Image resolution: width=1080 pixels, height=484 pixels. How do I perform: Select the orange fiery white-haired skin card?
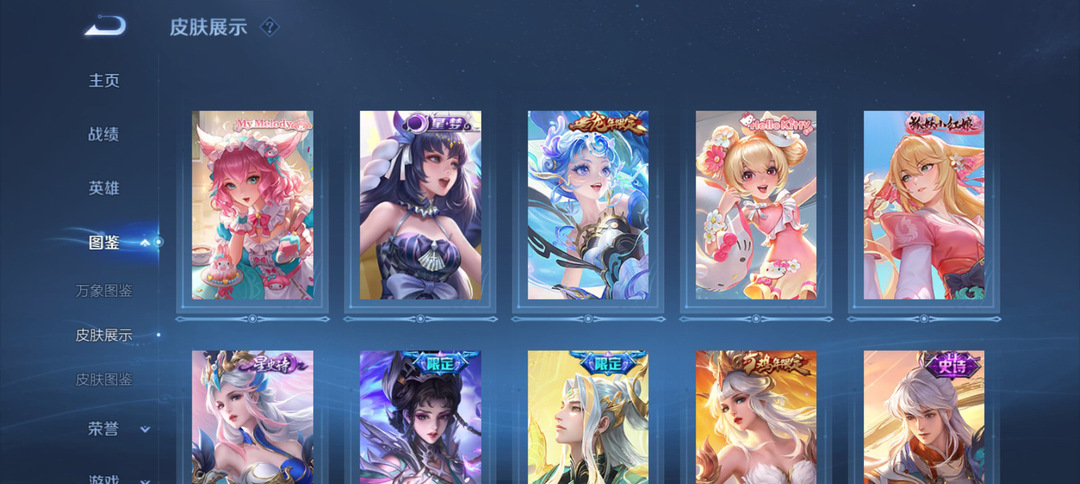[756, 417]
